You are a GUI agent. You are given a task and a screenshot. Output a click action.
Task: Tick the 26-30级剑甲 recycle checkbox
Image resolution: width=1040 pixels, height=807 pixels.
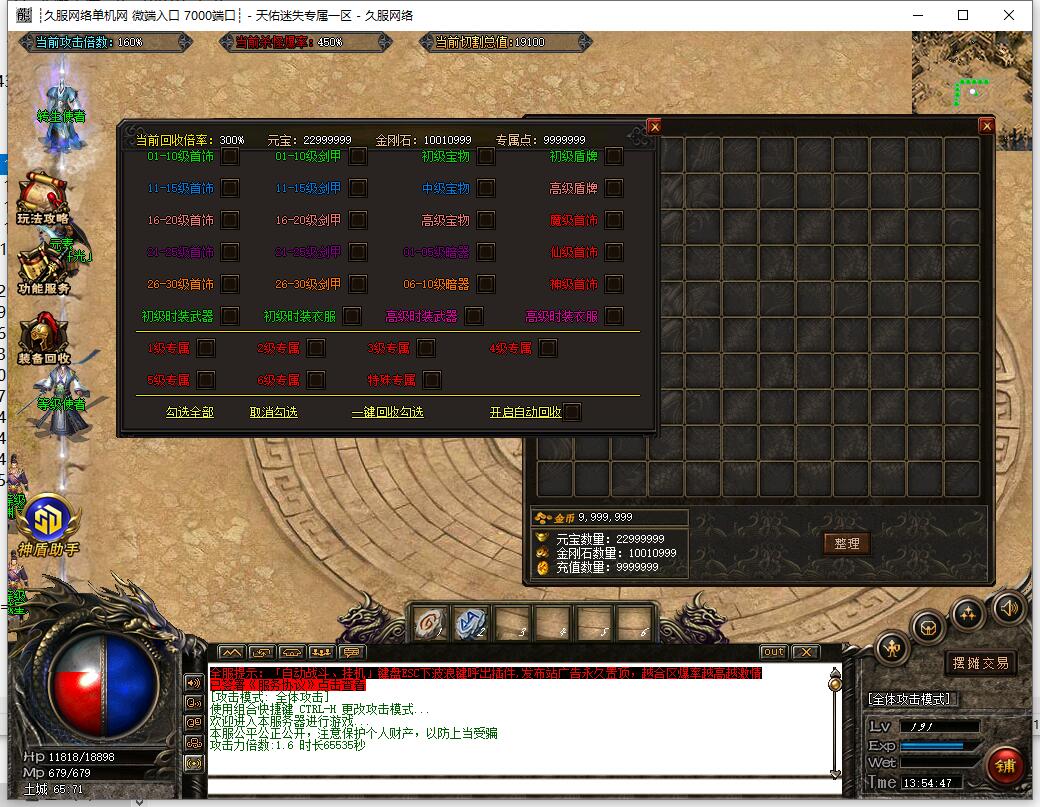(x=358, y=284)
